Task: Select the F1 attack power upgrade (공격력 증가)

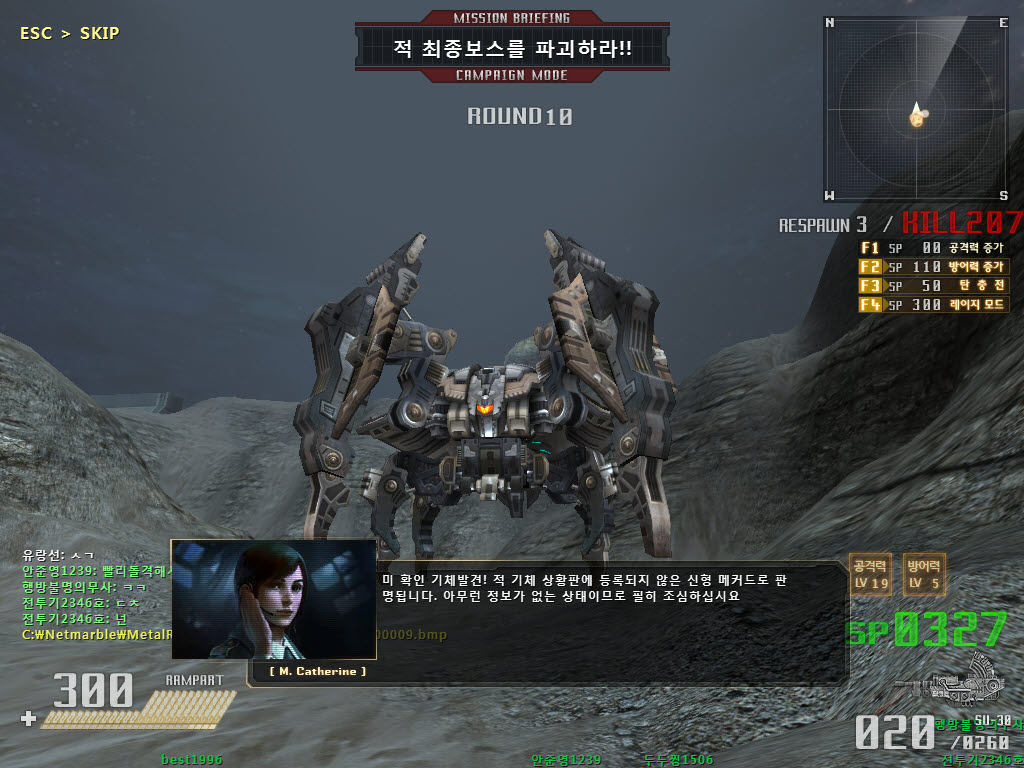Action: (x=931, y=248)
